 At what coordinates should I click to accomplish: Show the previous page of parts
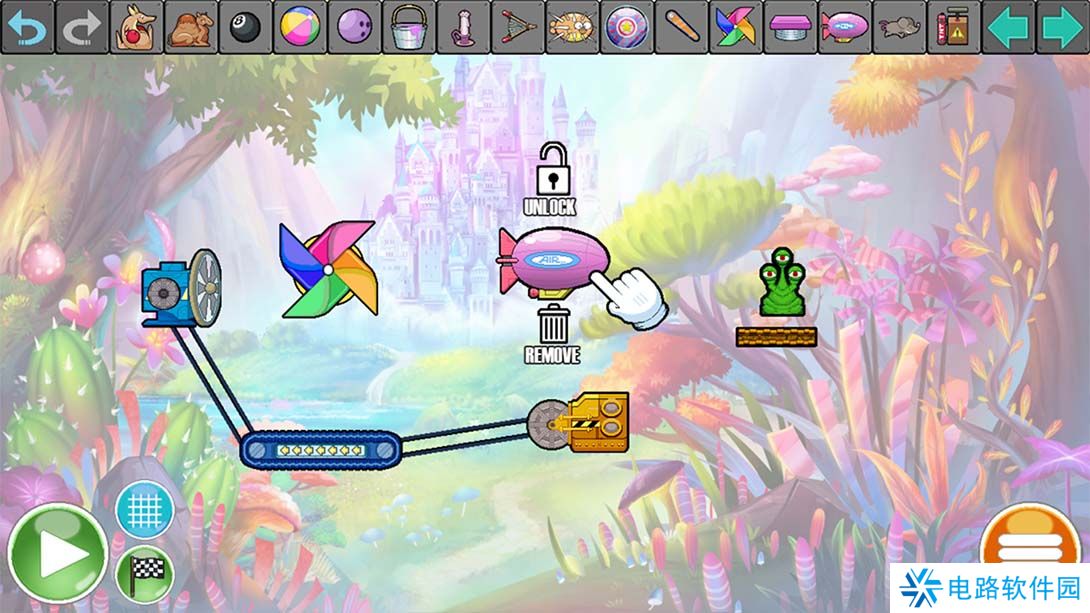point(1008,27)
